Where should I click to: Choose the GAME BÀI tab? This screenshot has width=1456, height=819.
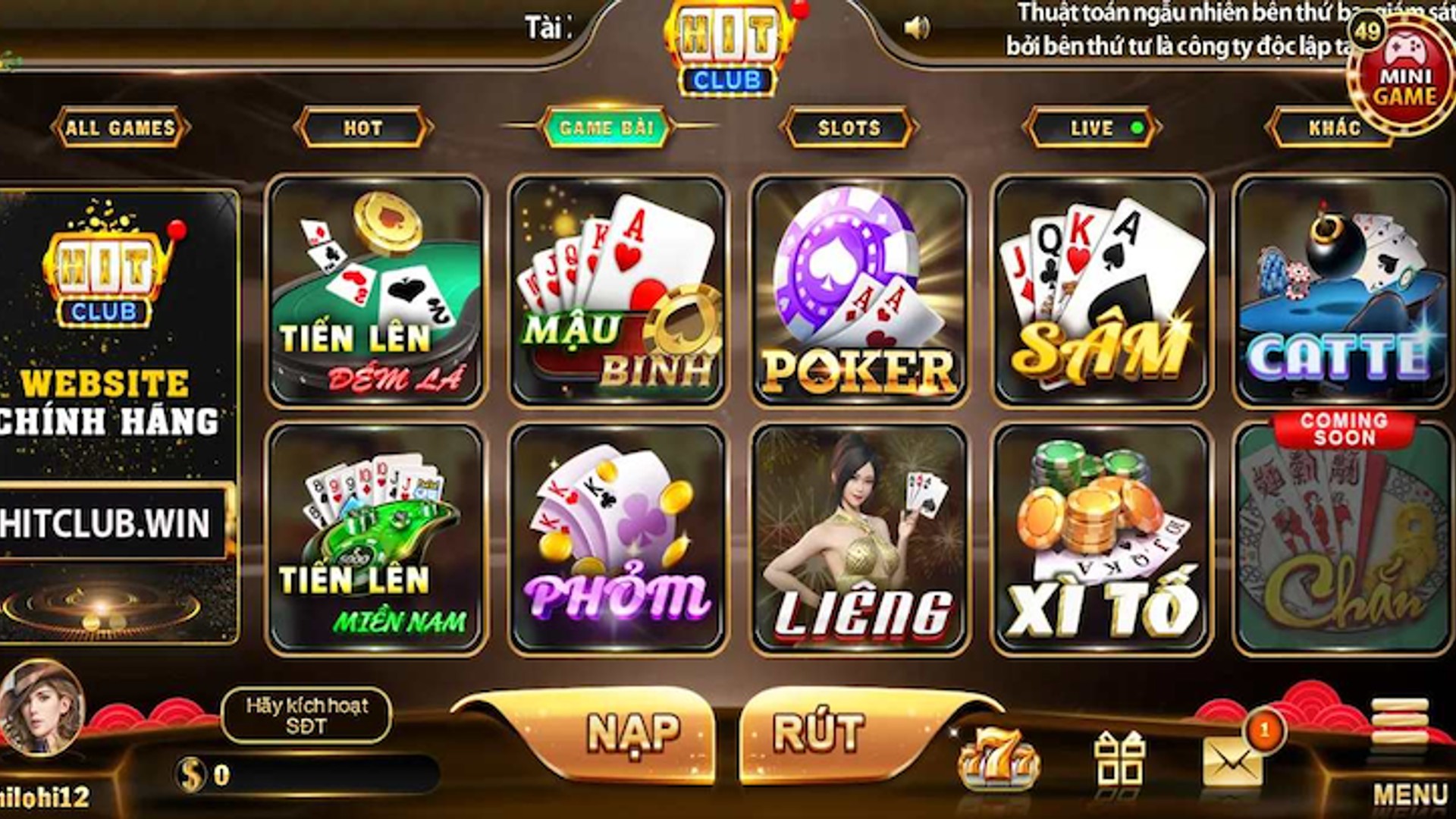coord(606,127)
